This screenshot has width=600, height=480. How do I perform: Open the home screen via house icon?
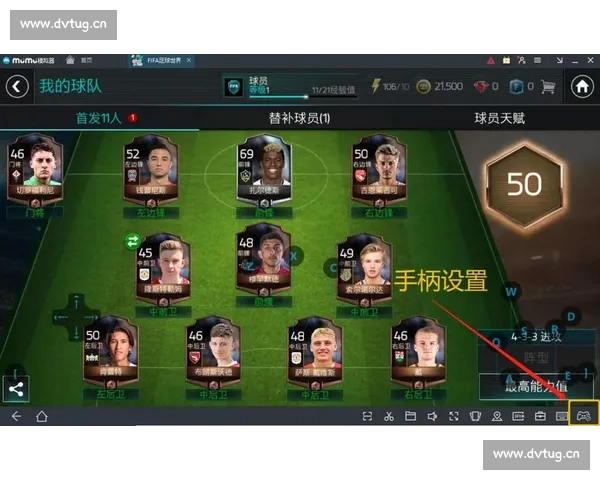coord(582,86)
